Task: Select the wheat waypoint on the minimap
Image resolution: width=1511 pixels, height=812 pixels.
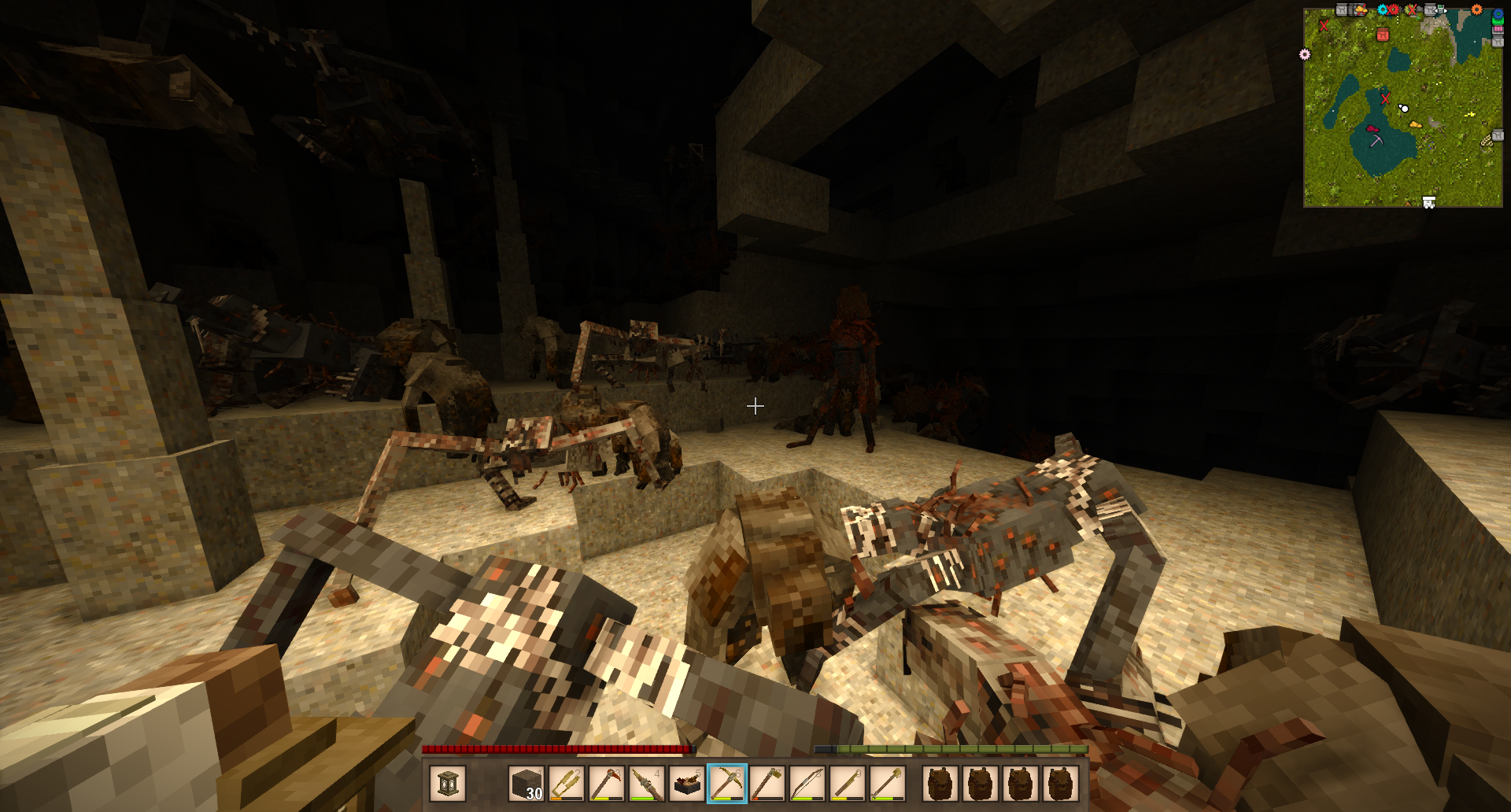Action: [x=1486, y=141]
